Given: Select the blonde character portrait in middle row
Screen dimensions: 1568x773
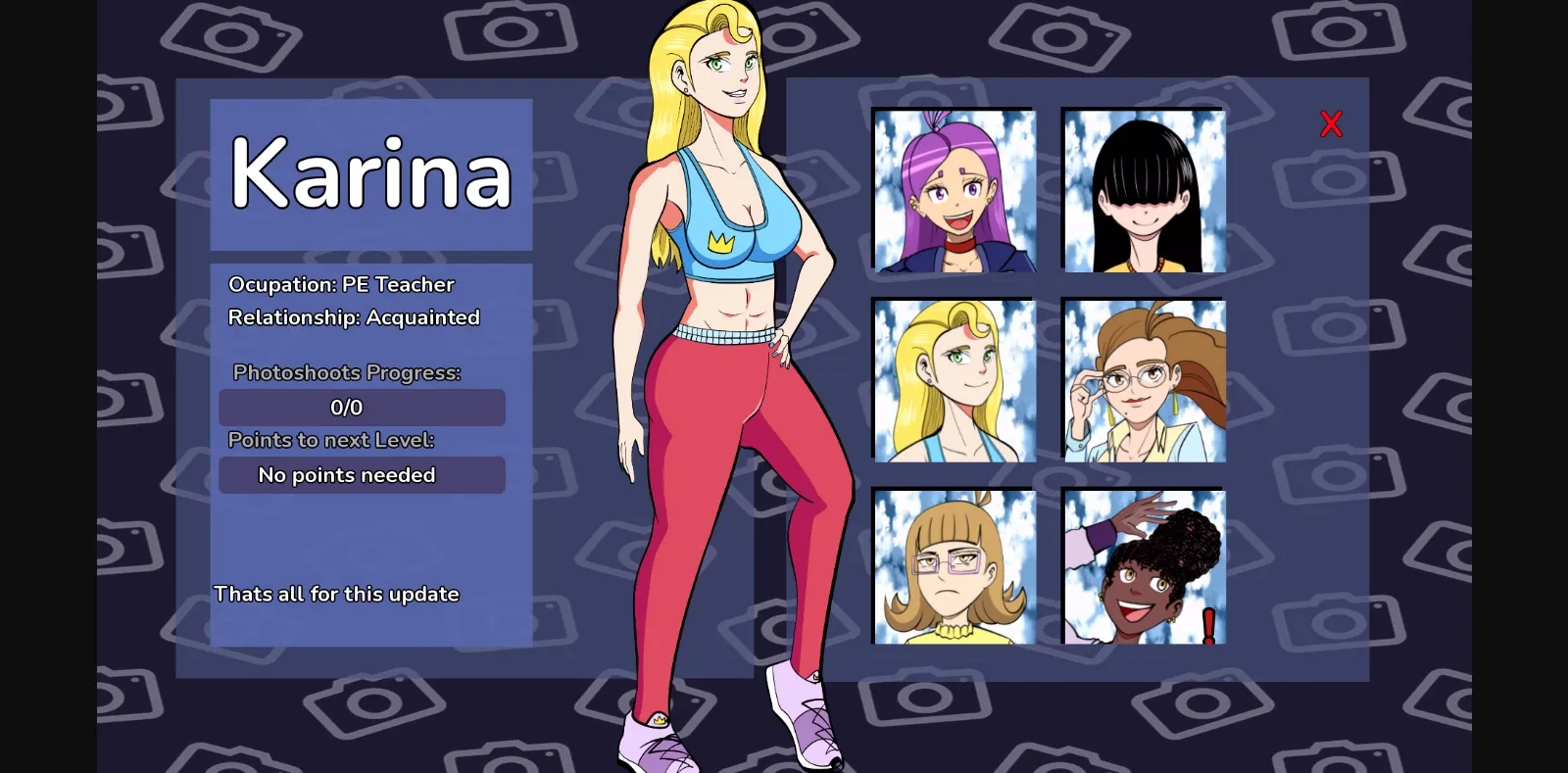Looking at the screenshot, I should (x=954, y=382).
